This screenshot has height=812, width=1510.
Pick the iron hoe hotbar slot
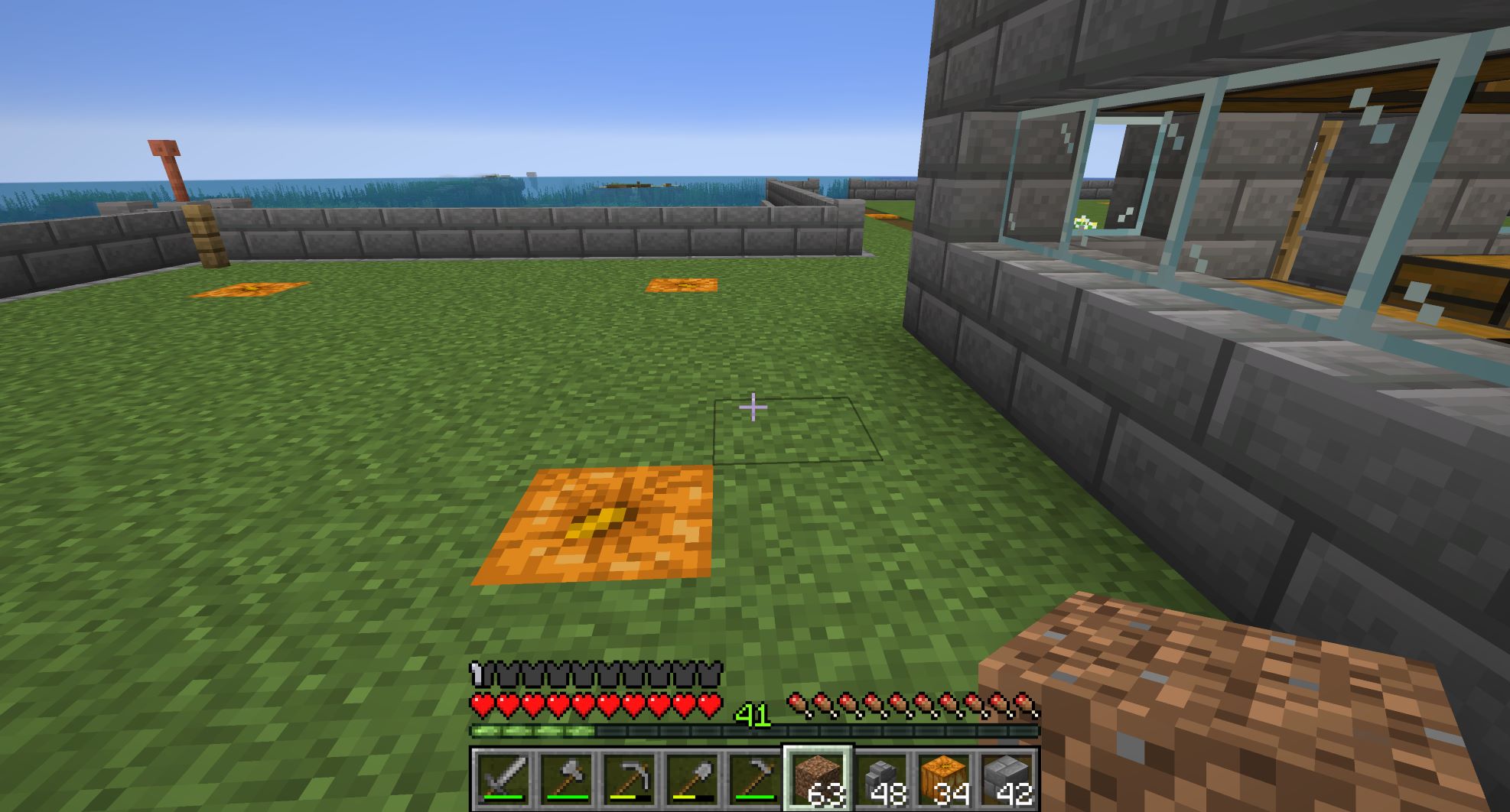(x=755, y=780)
